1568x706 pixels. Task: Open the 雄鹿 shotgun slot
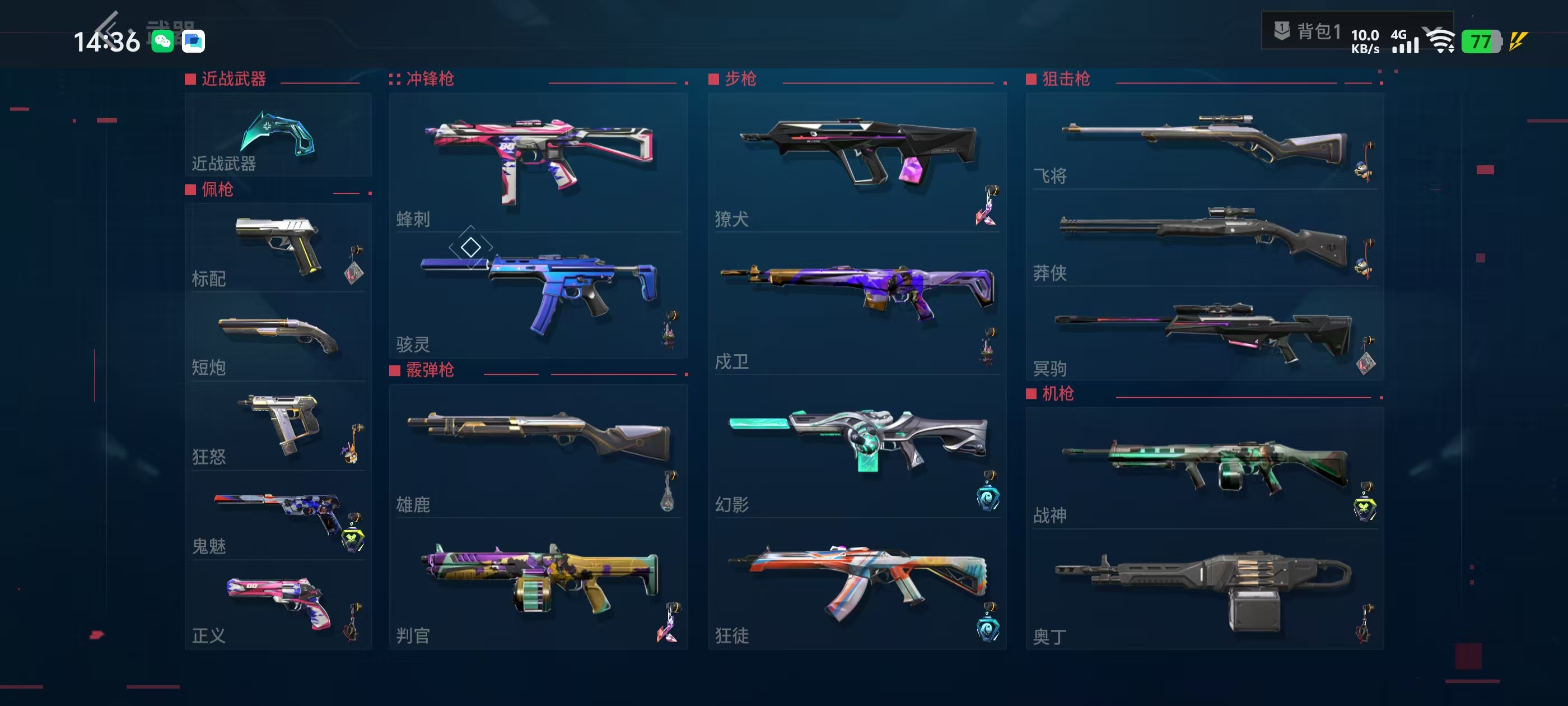click(x=538, y=450)
